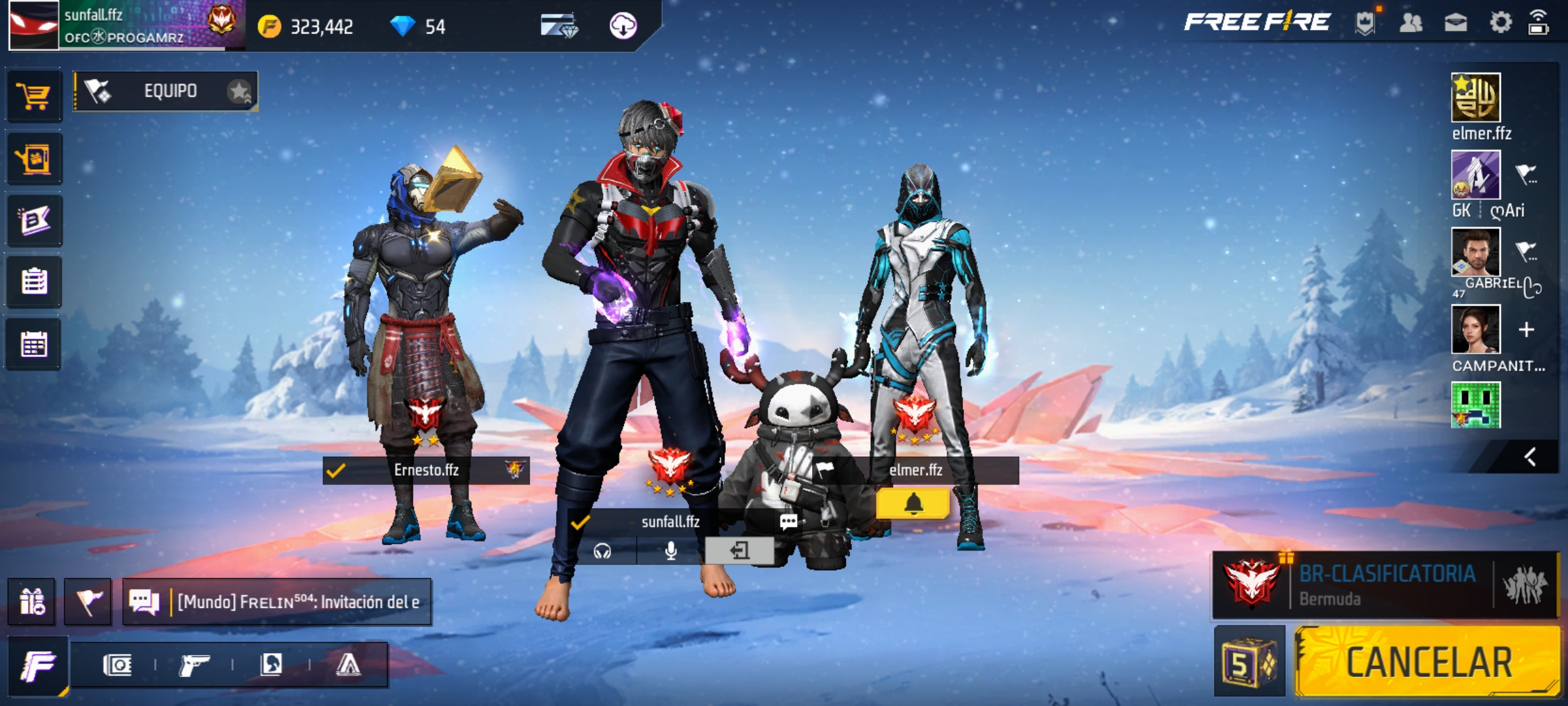This screenshot has height=706, width=1568.
Task: Open the calendar events icon
Action: pyautogui.click(x=34, y=345)
